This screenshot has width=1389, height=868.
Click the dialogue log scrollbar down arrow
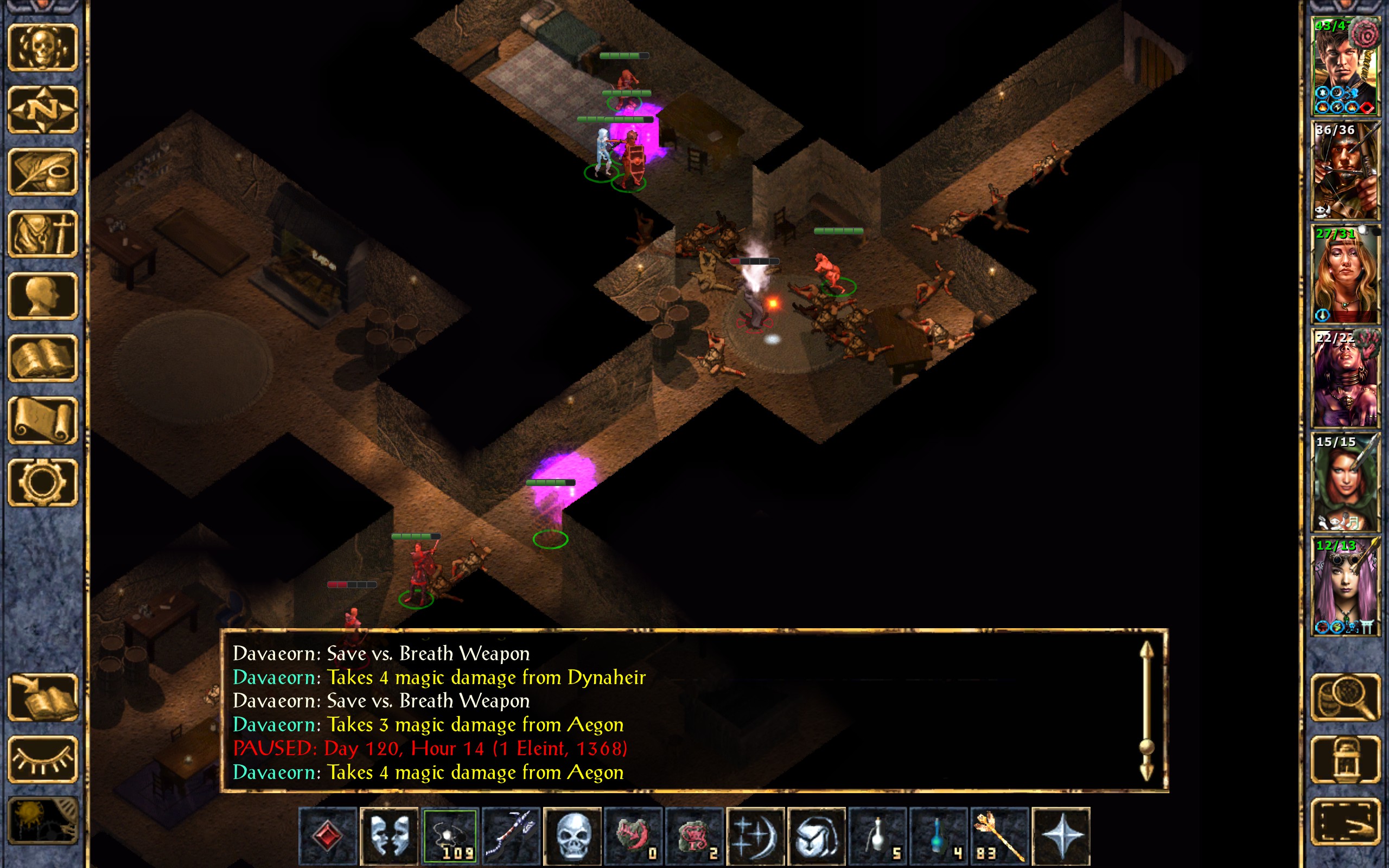[1146, 772]
